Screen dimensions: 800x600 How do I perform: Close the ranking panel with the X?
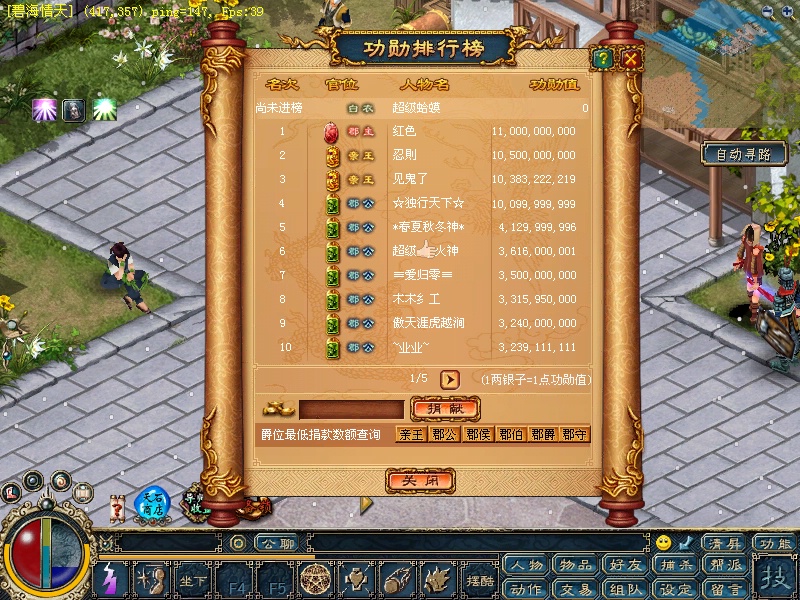coord(631,59)
